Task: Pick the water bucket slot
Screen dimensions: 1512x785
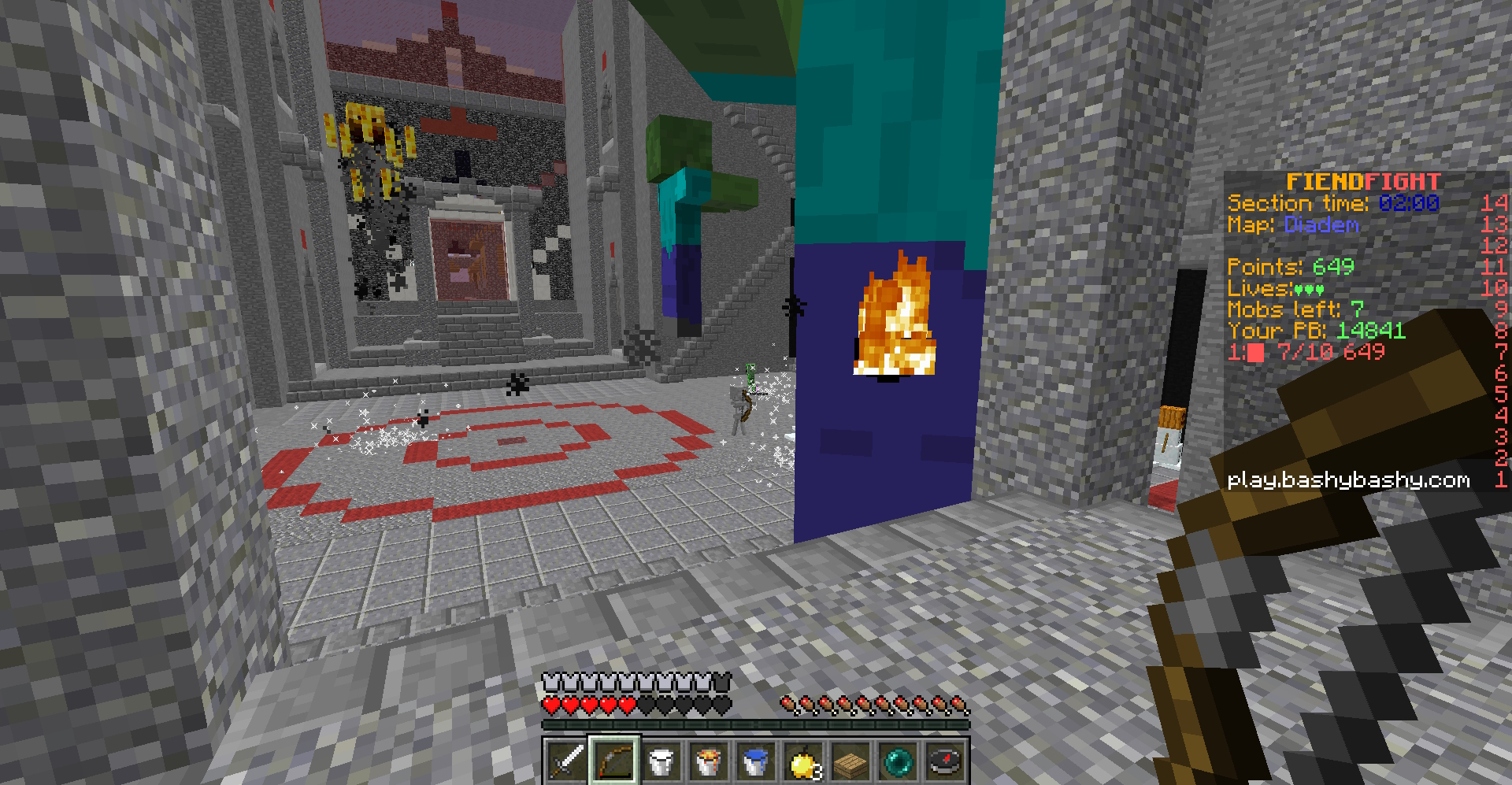Action: (756, 761)
